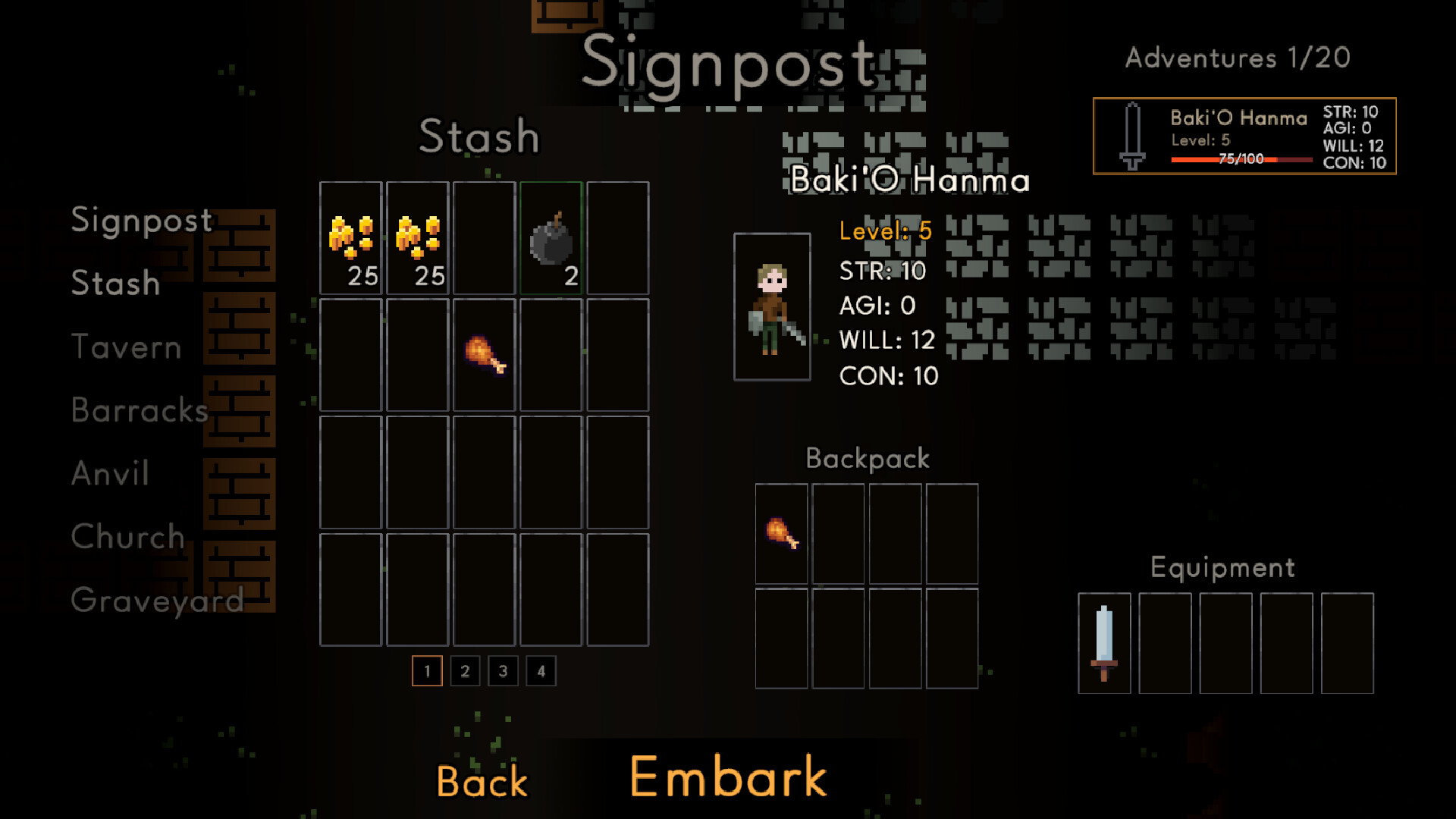The height and width of the screenshot is (819, 1456).
Task: Click the Embark button
Action: (x=728, y=777)
